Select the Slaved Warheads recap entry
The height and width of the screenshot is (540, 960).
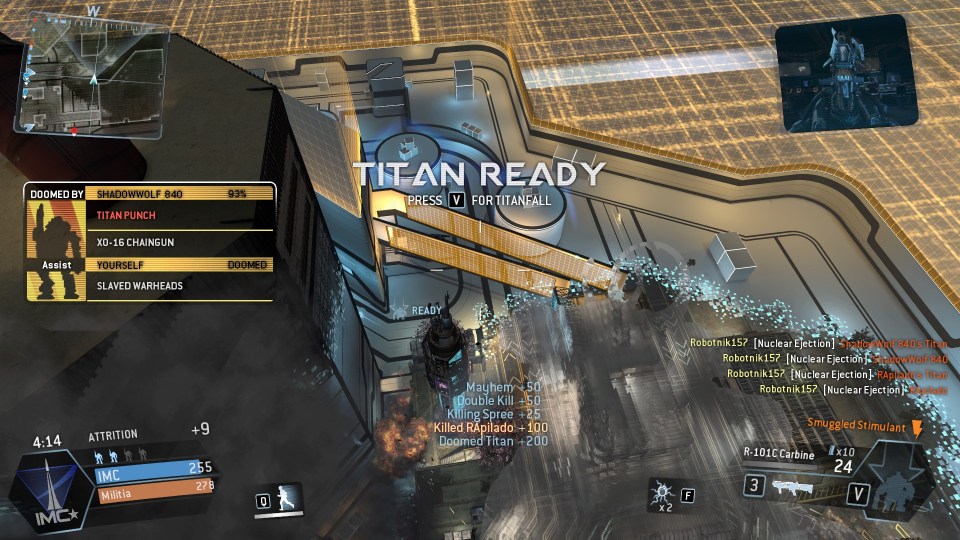180,286
